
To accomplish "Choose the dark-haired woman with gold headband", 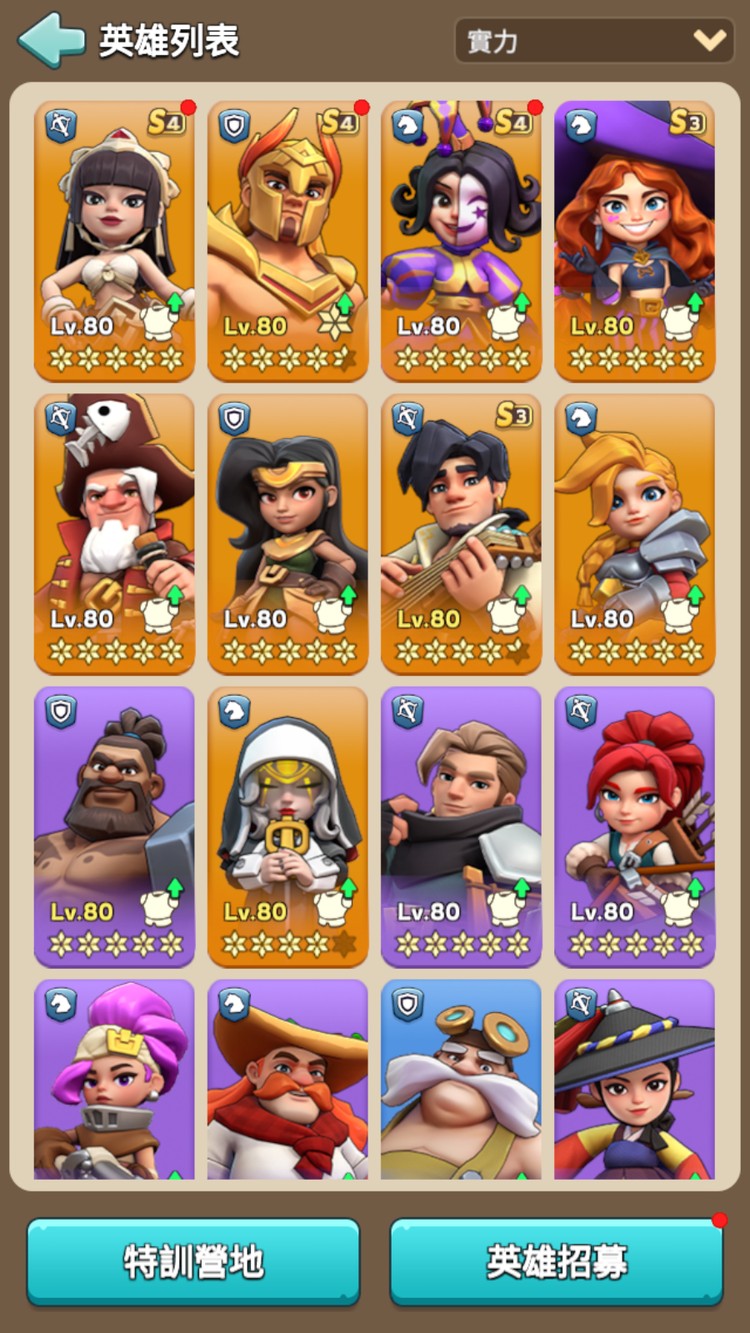I will (288, 533).
